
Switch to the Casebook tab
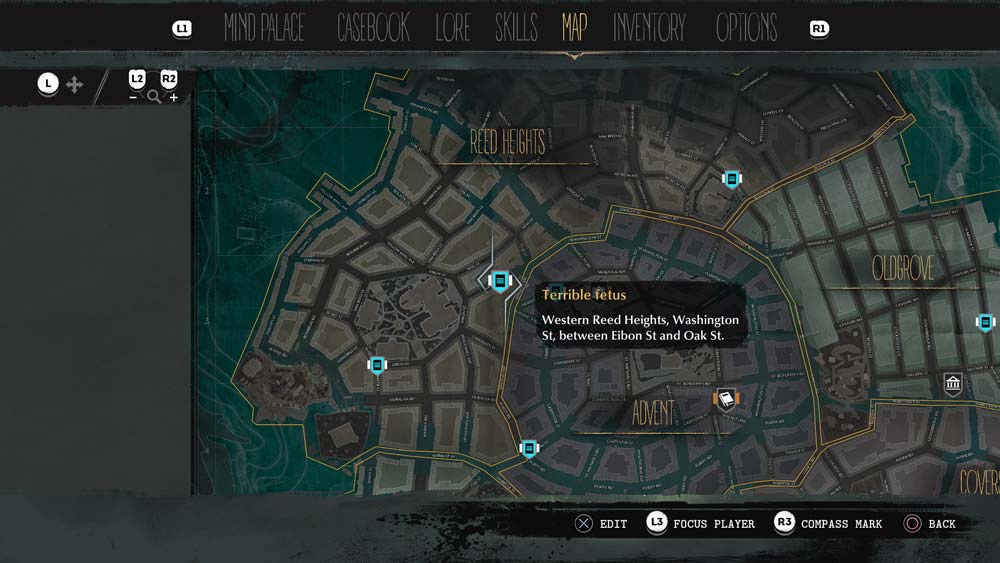coord(373,28)
